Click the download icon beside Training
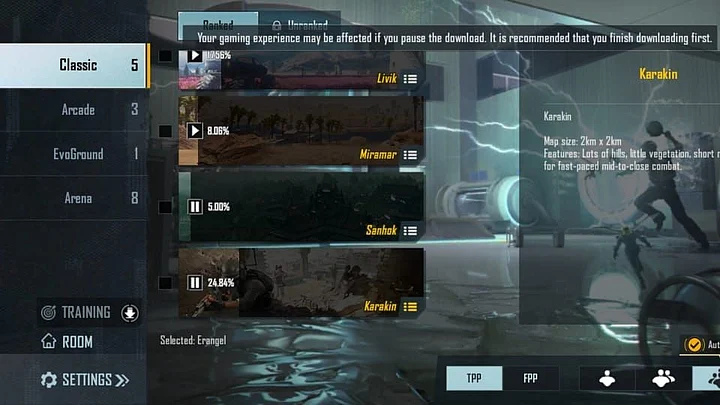 pyautogui.click(x=129, y=313)
